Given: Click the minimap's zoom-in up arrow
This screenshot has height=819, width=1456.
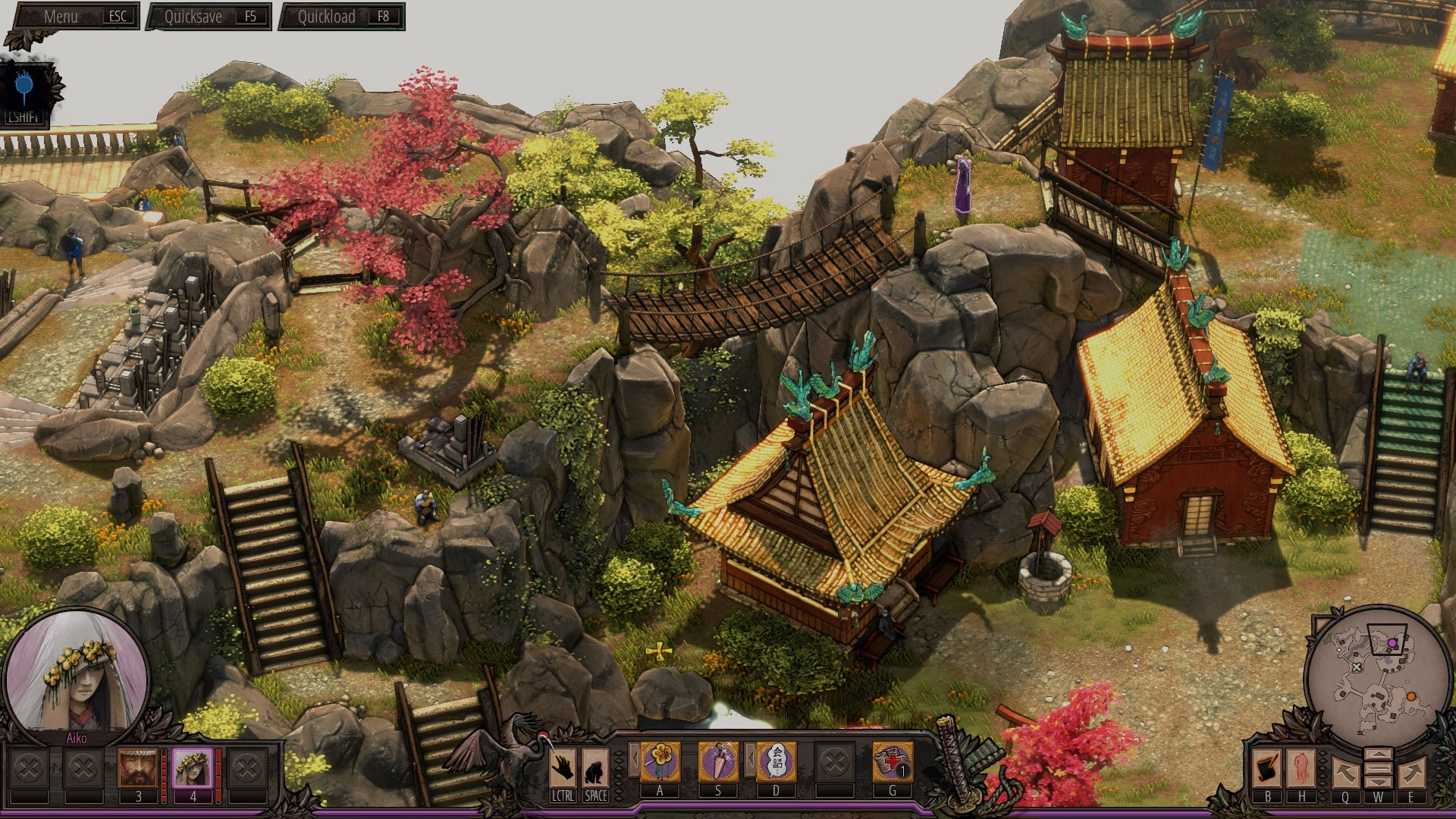Looking at the screenshot, I should tap(1378, 756).
